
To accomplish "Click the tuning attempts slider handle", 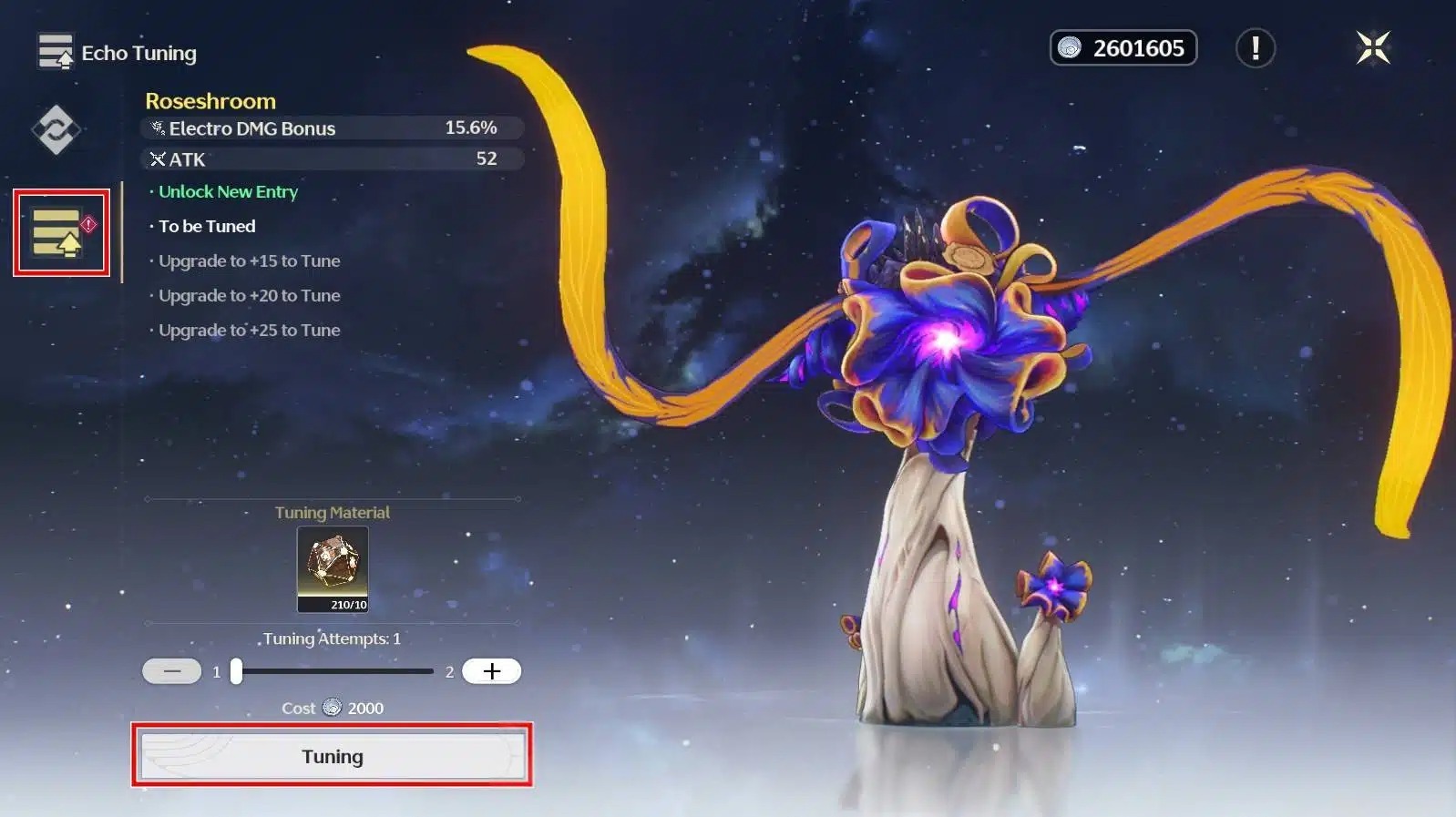I will tap(237, 671).
